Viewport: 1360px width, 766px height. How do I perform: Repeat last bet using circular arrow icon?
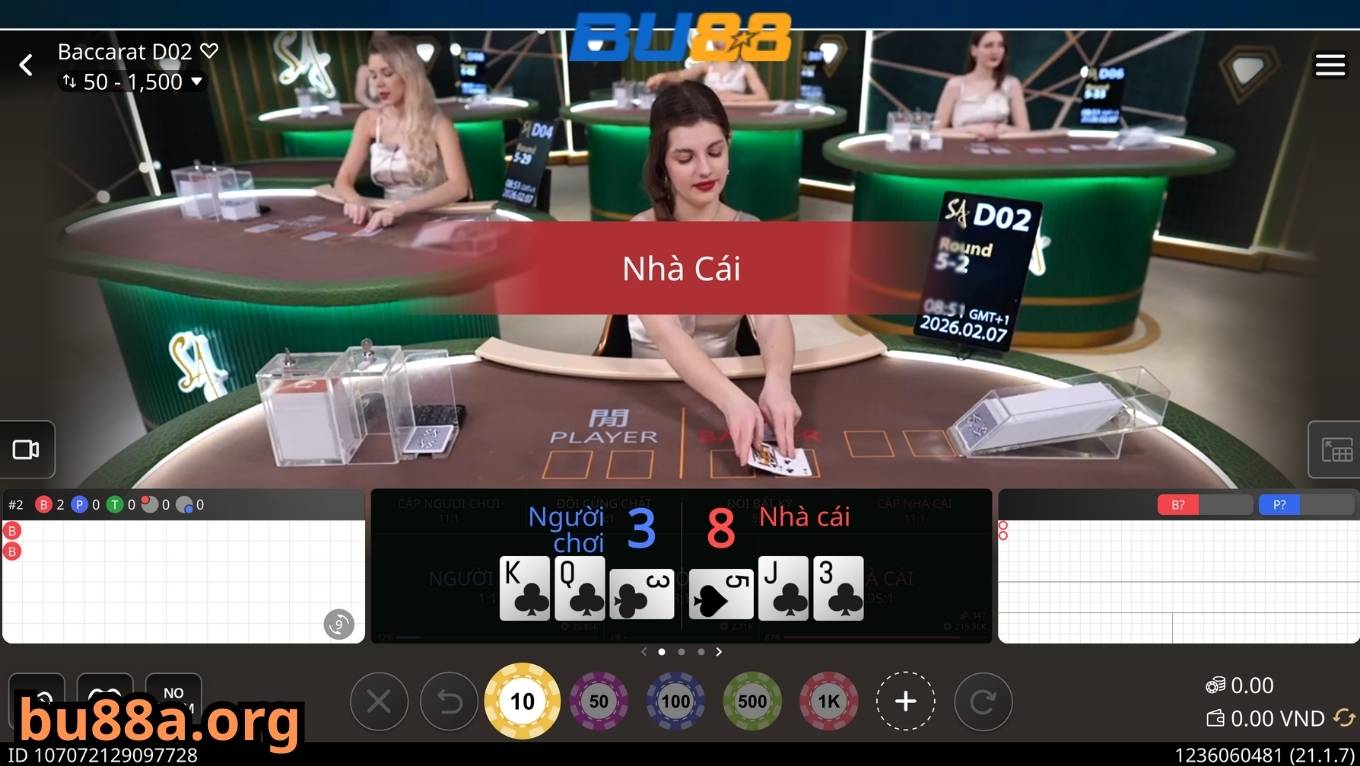[x=983, y=701]
